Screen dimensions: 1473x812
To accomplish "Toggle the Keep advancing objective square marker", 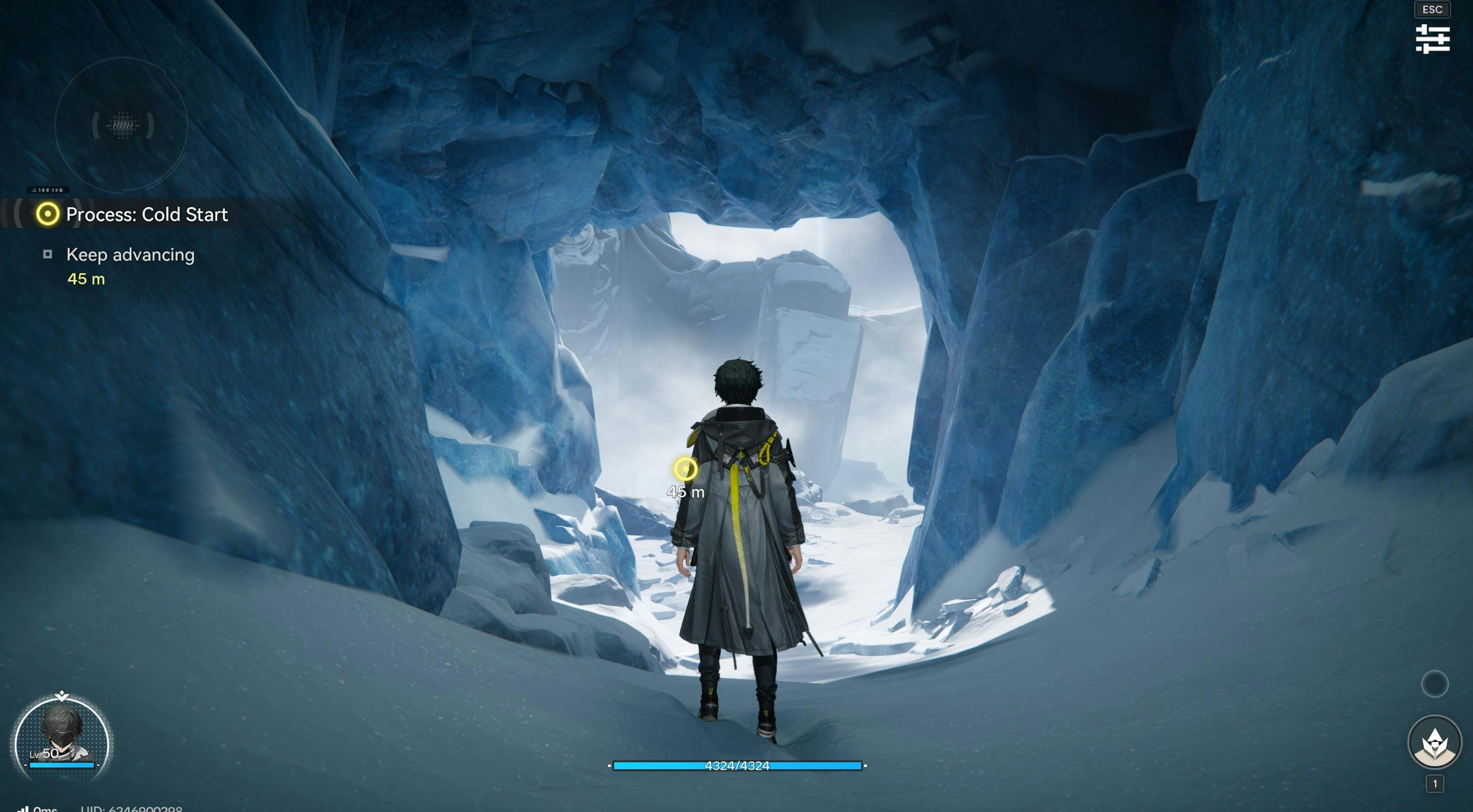I will [x=47, y=254].
